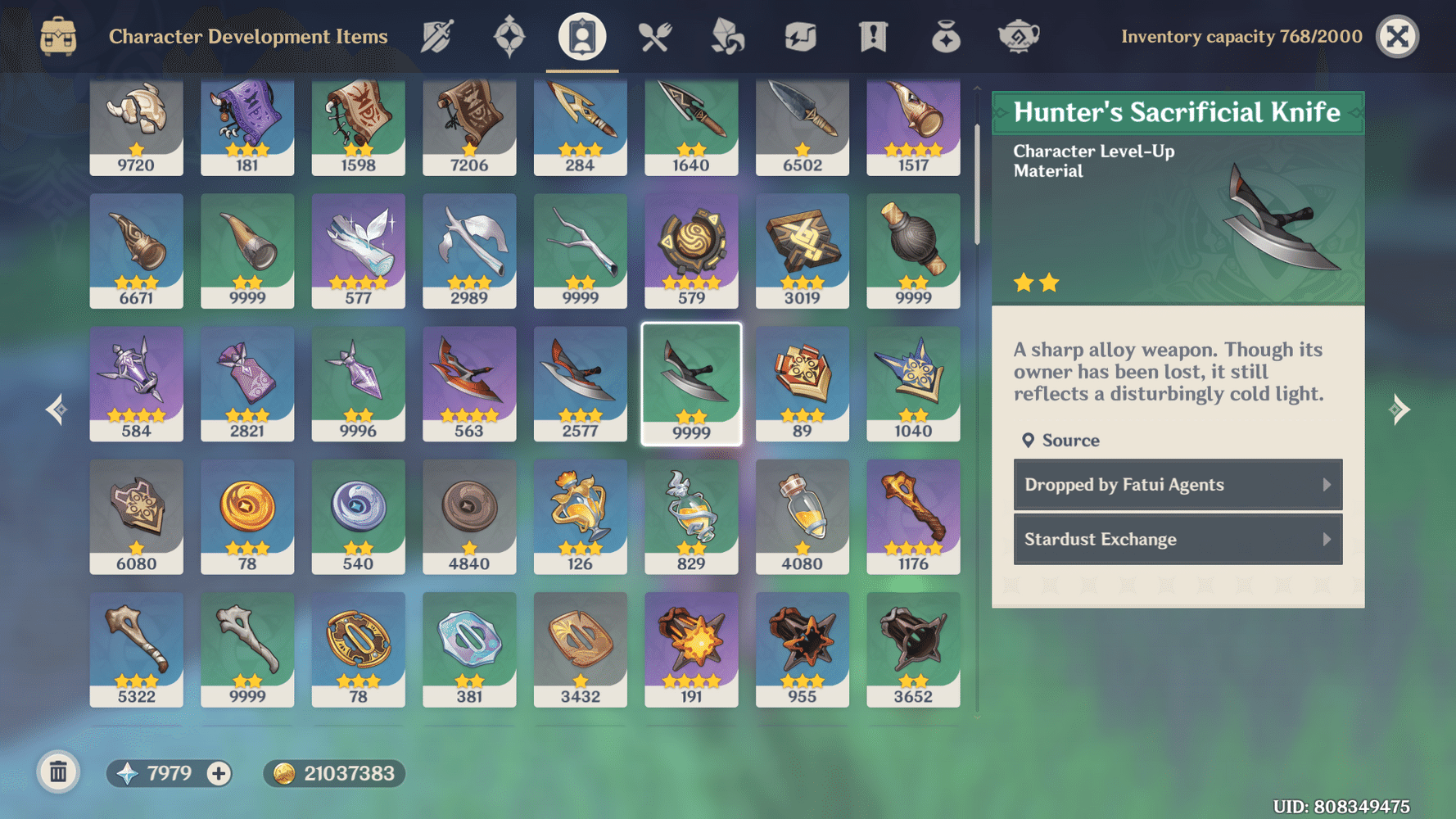Open the Stardust Exchange source
The height and width of the screenshot is (819, 1456).
point(1178,540)
